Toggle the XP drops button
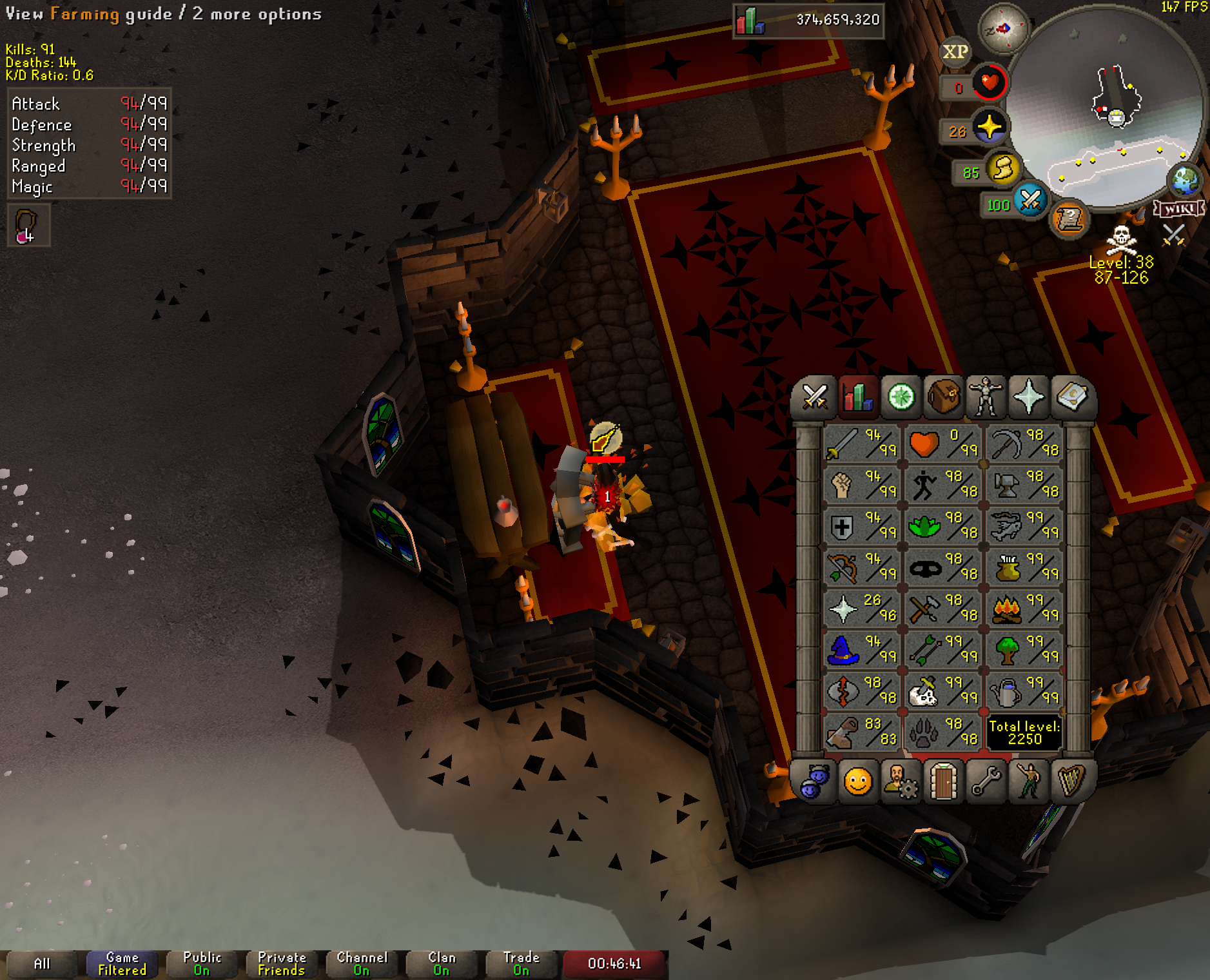Viewport: 1210px width, 980px height. [955, 52]
